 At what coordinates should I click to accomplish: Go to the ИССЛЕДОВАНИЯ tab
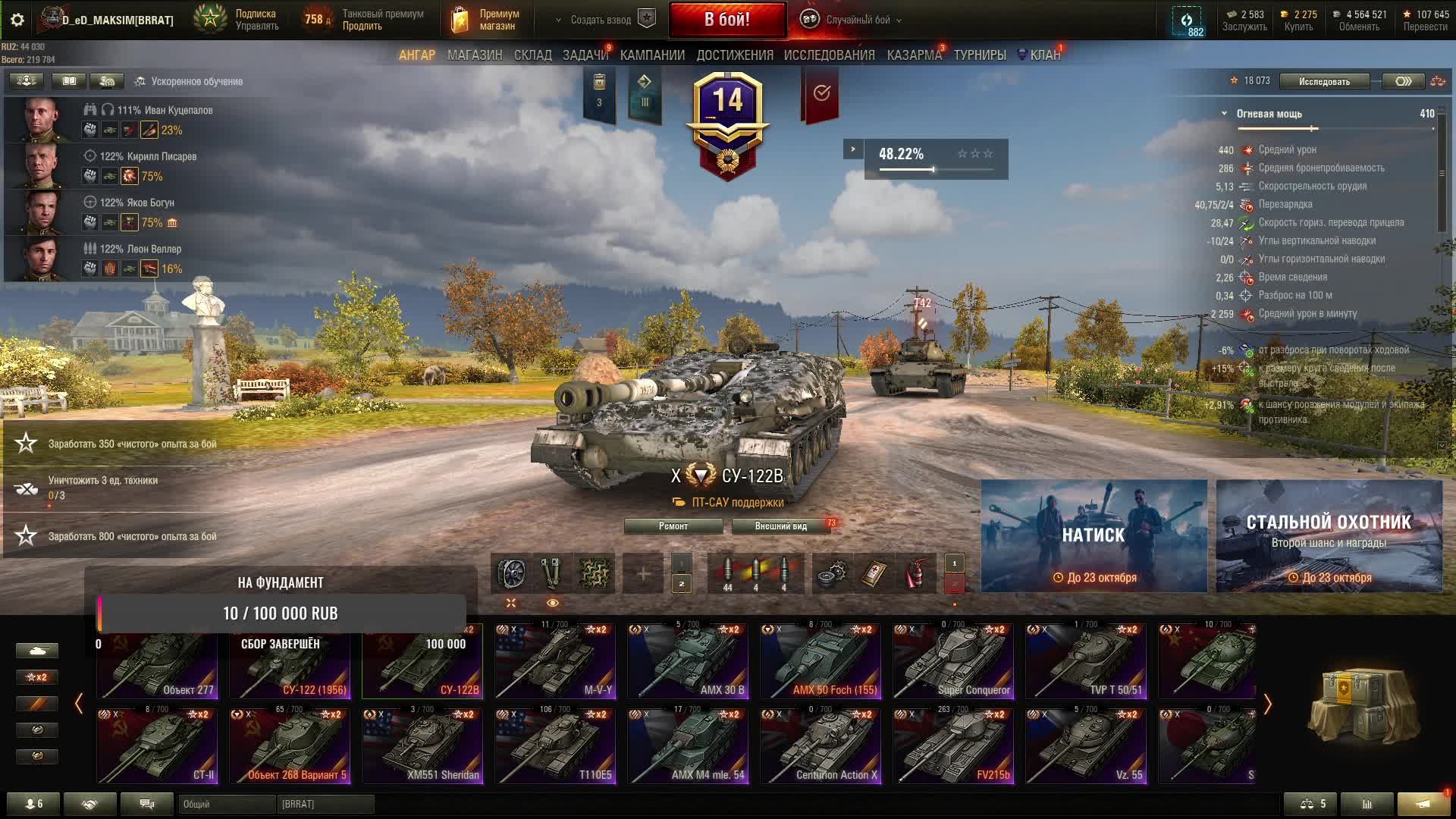tap(829, 55)
